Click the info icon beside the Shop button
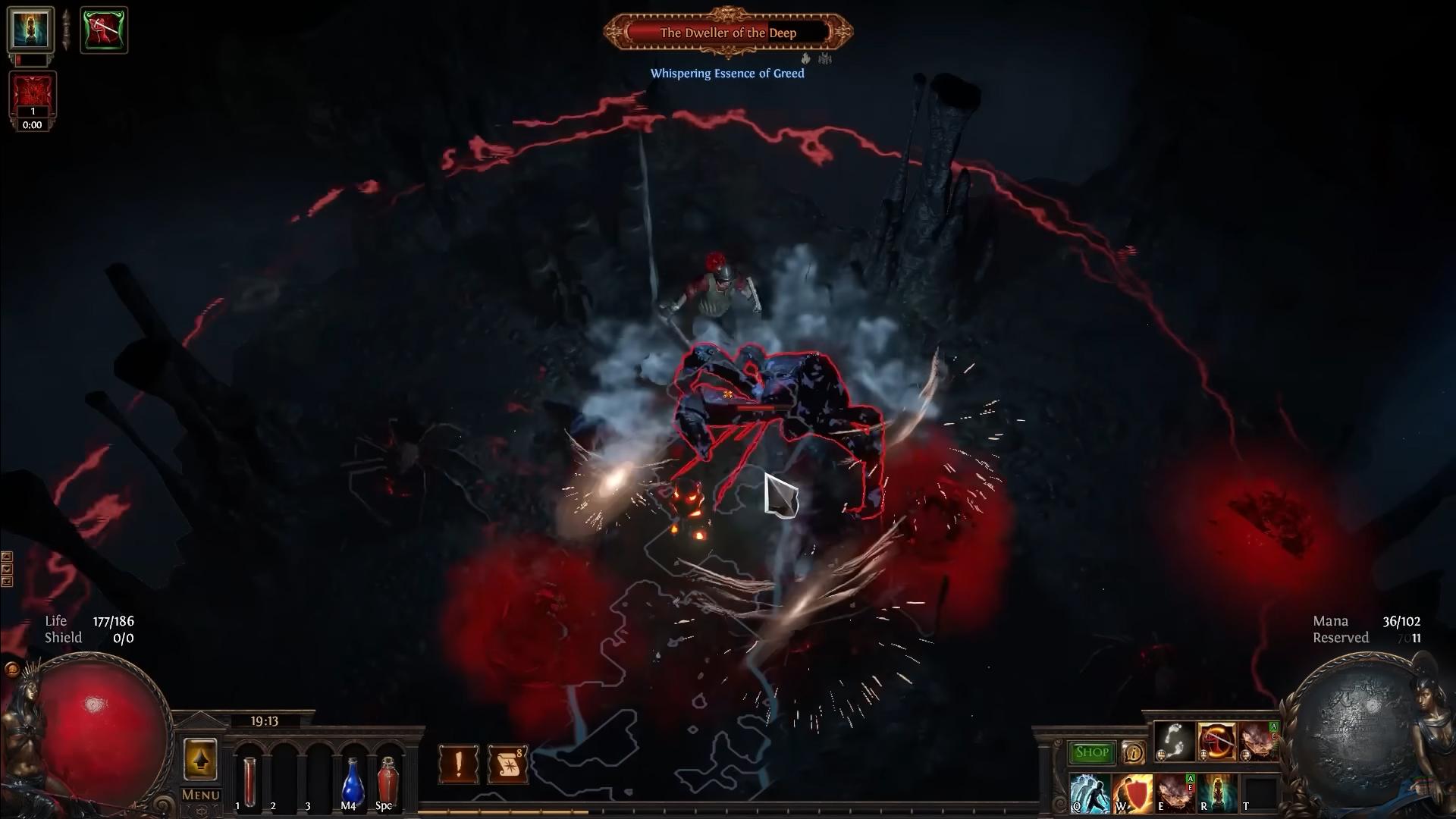This screenshot has height=819, width=1456. point(1132,754)
